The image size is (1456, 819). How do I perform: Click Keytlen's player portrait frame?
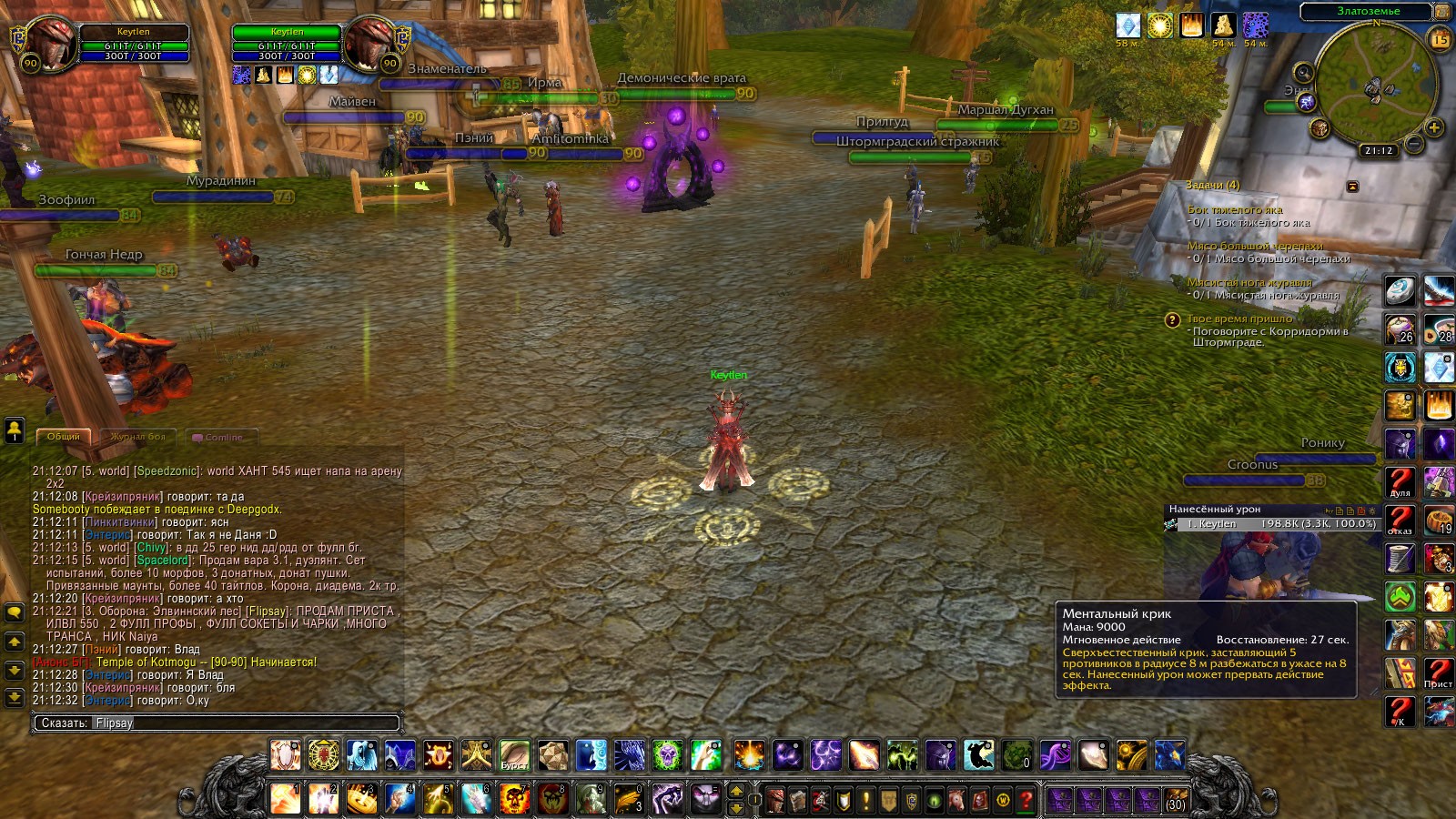click(49, 44)
